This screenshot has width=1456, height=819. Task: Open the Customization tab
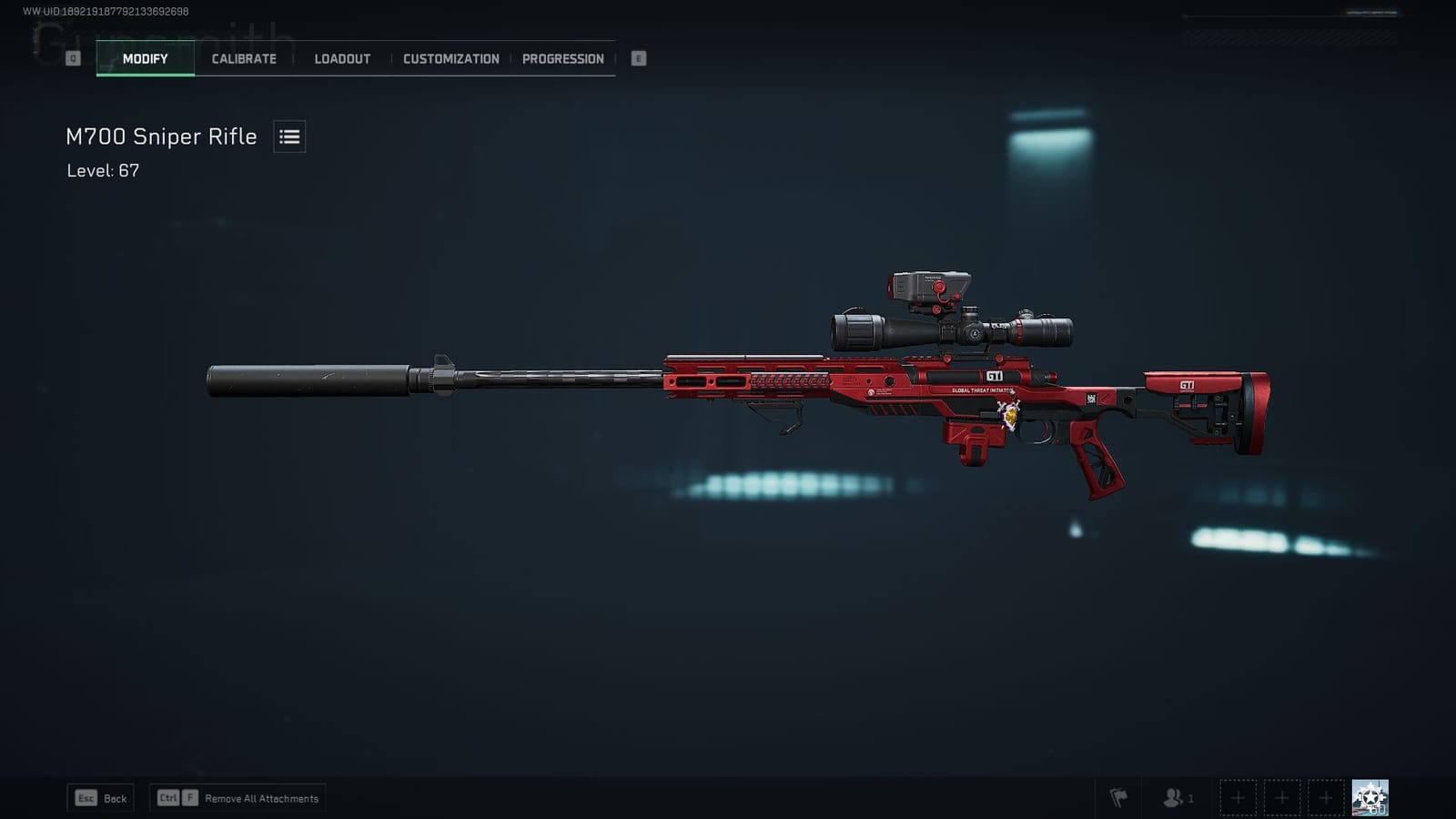coord(450,58)
